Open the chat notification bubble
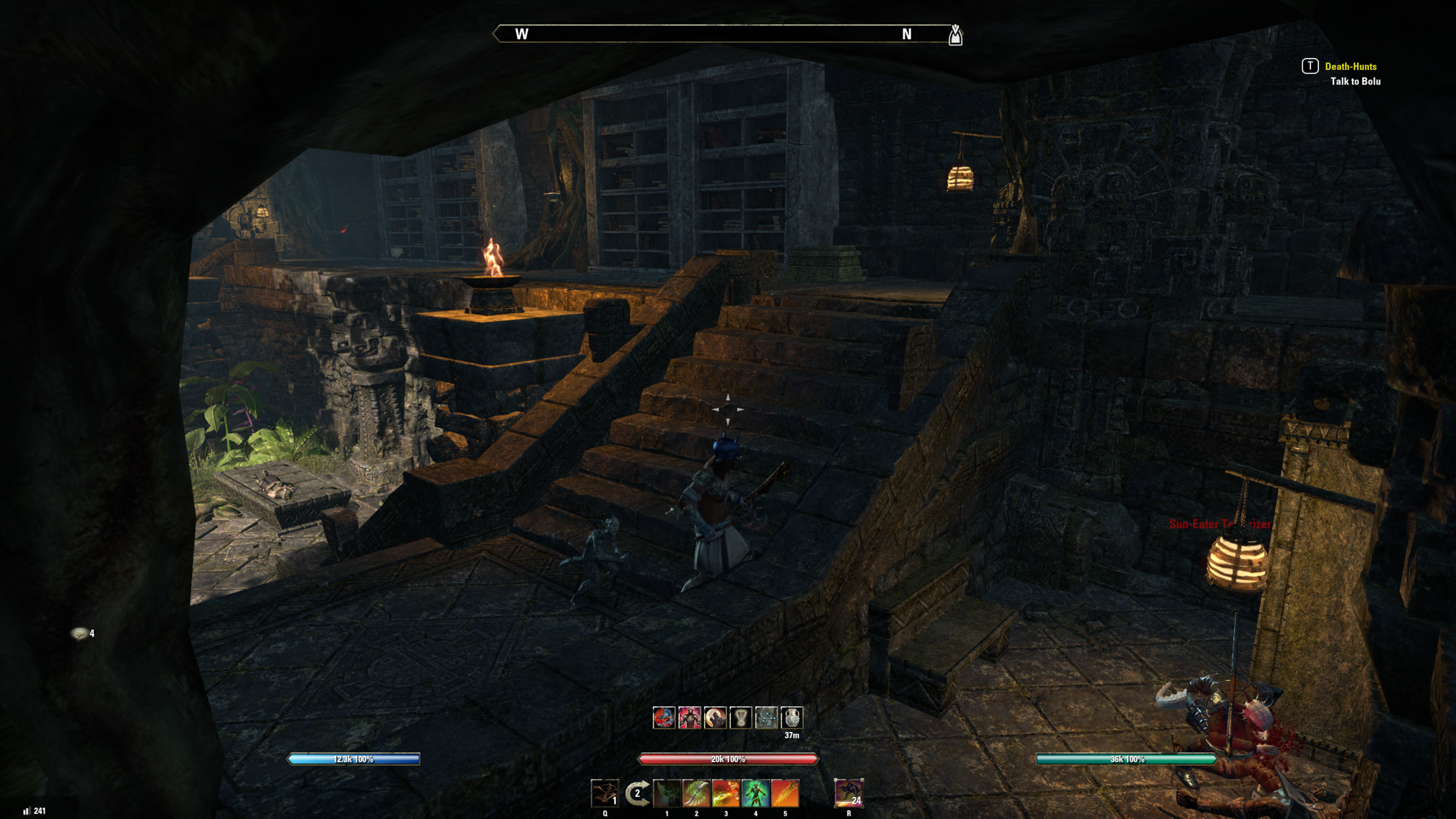The width and height of the screenshot is (1456, 819). [80, 633]
